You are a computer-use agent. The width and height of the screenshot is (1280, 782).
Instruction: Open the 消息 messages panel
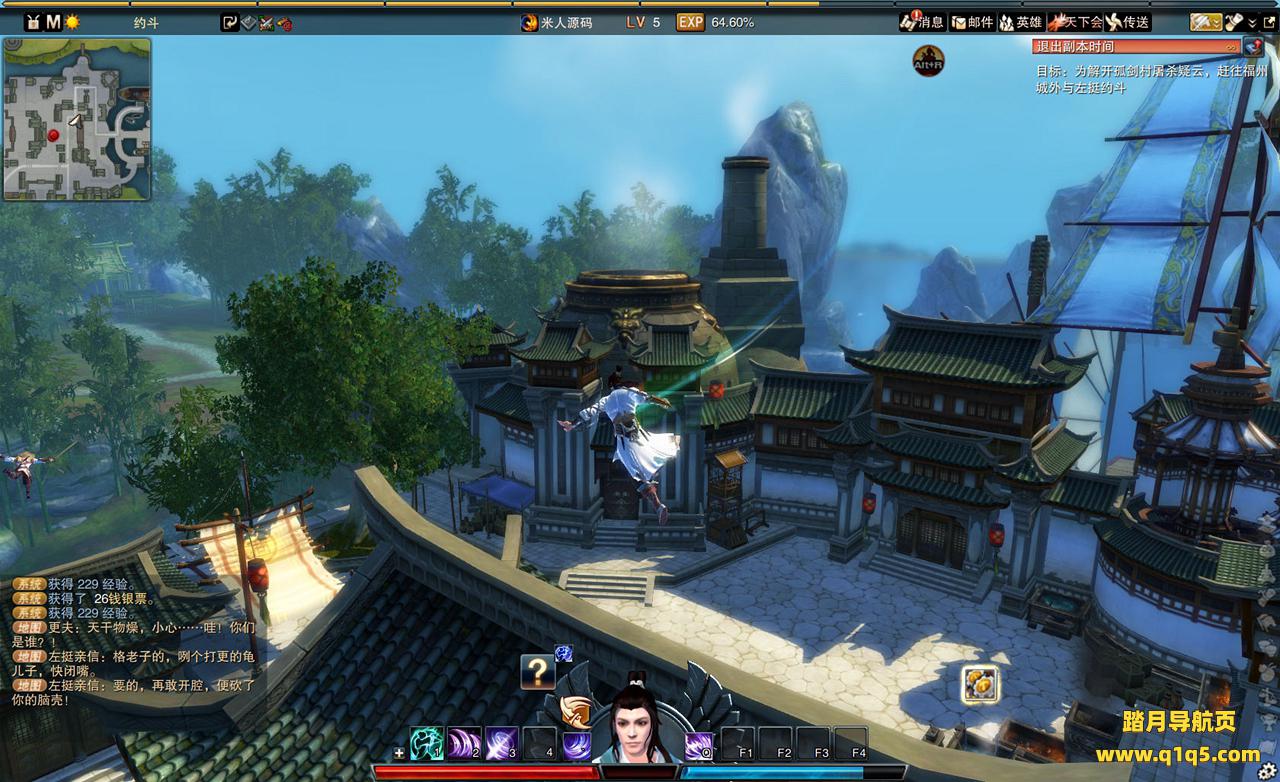(x=921, y=22)
